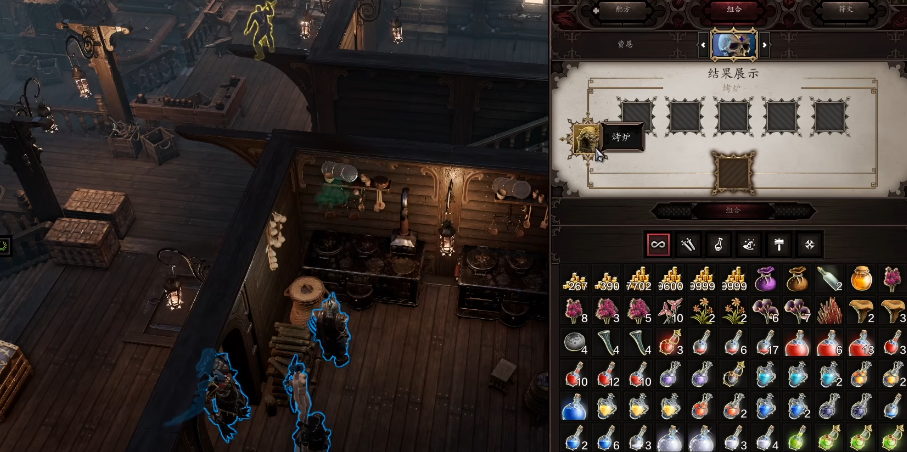Screen dimensions: 907x452
Task: Select the 组合 (Combine) tab at top
Action: pyautogui.click(x=733, y=9)
